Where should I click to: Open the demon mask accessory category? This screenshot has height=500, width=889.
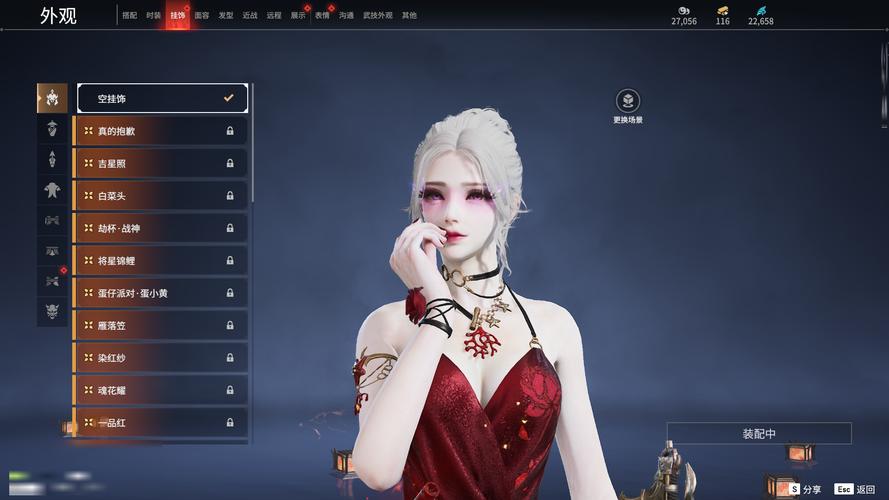(x=52, y=312)
